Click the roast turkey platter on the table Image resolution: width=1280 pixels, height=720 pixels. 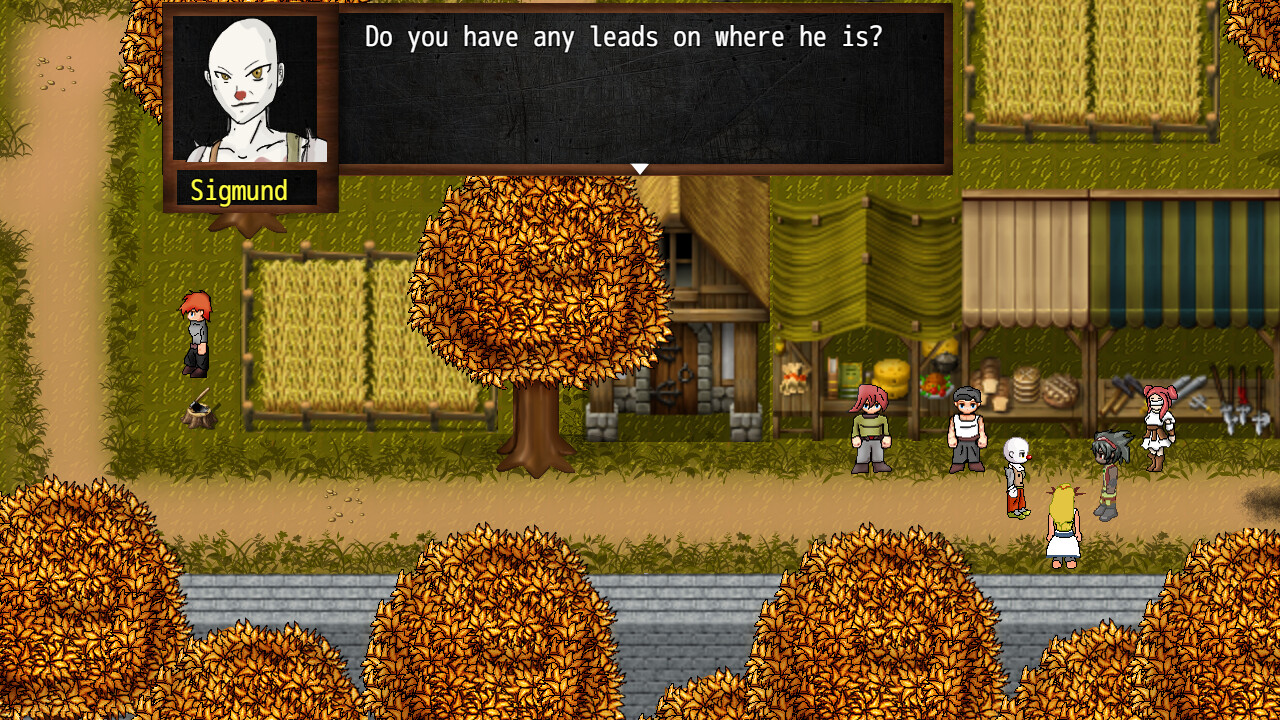click(934, 383)
